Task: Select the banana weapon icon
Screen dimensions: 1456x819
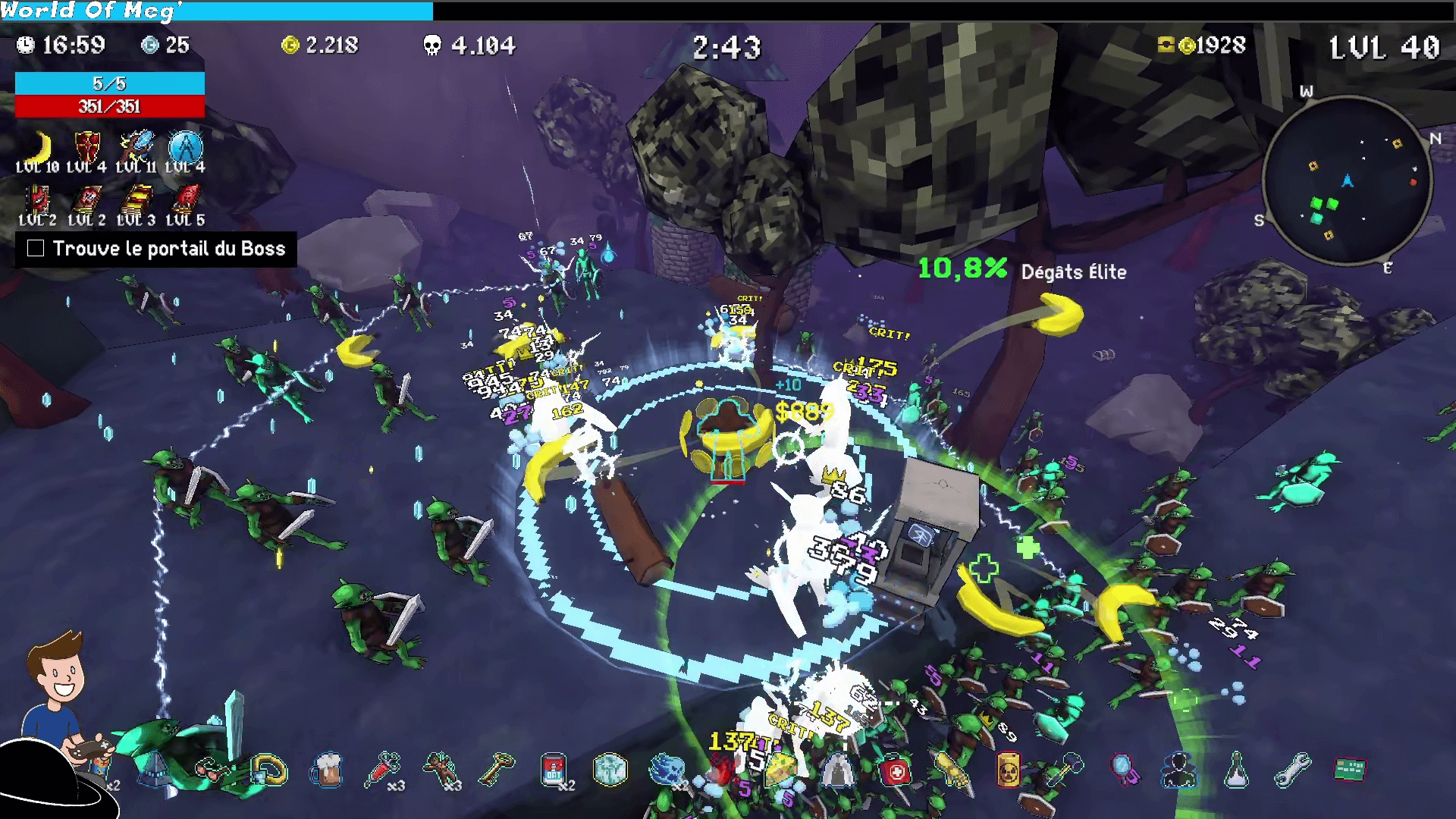Action: pos(39,147)
